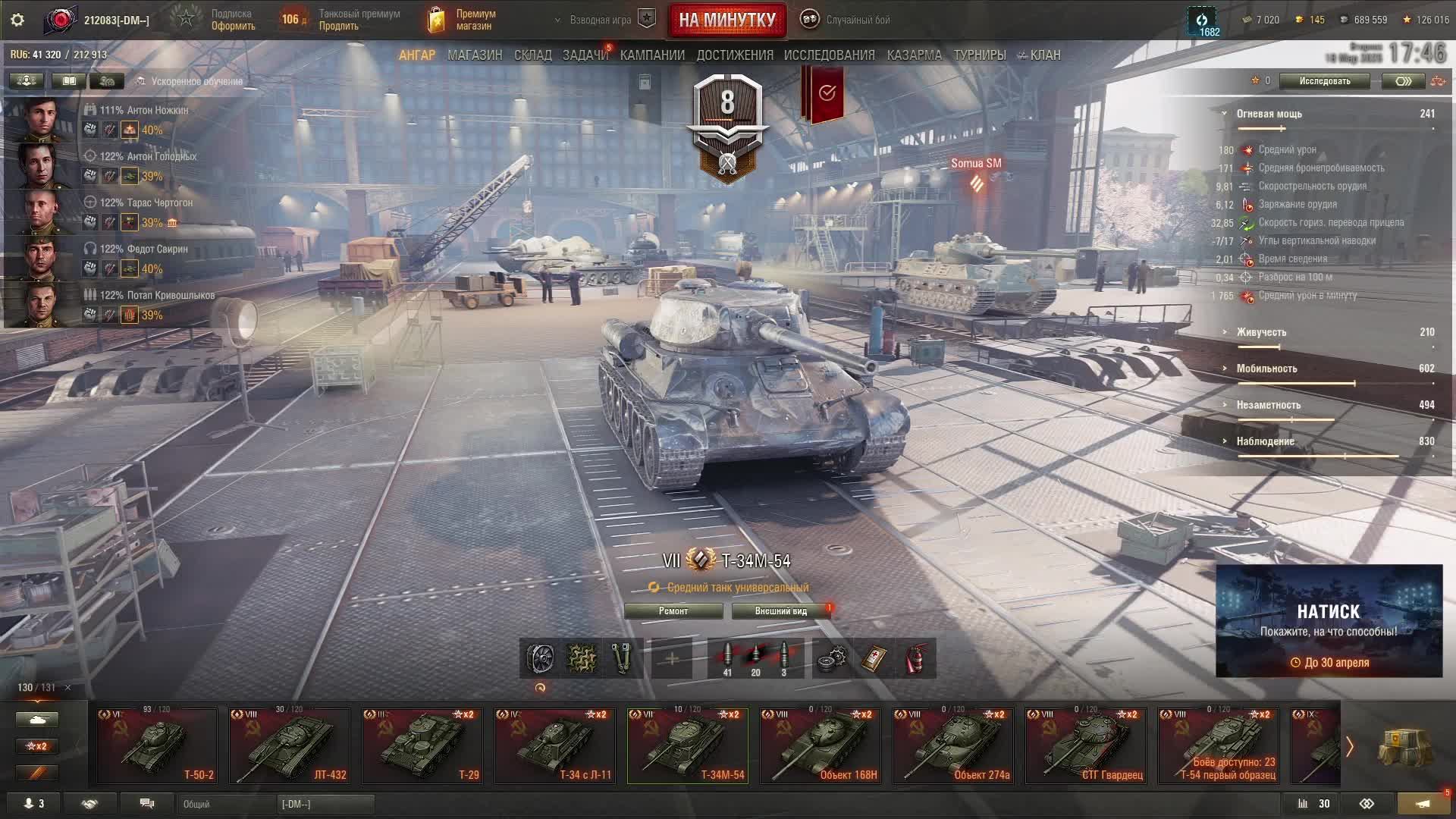Select the ЛТ-432 tank in carousel

point(290,745)
